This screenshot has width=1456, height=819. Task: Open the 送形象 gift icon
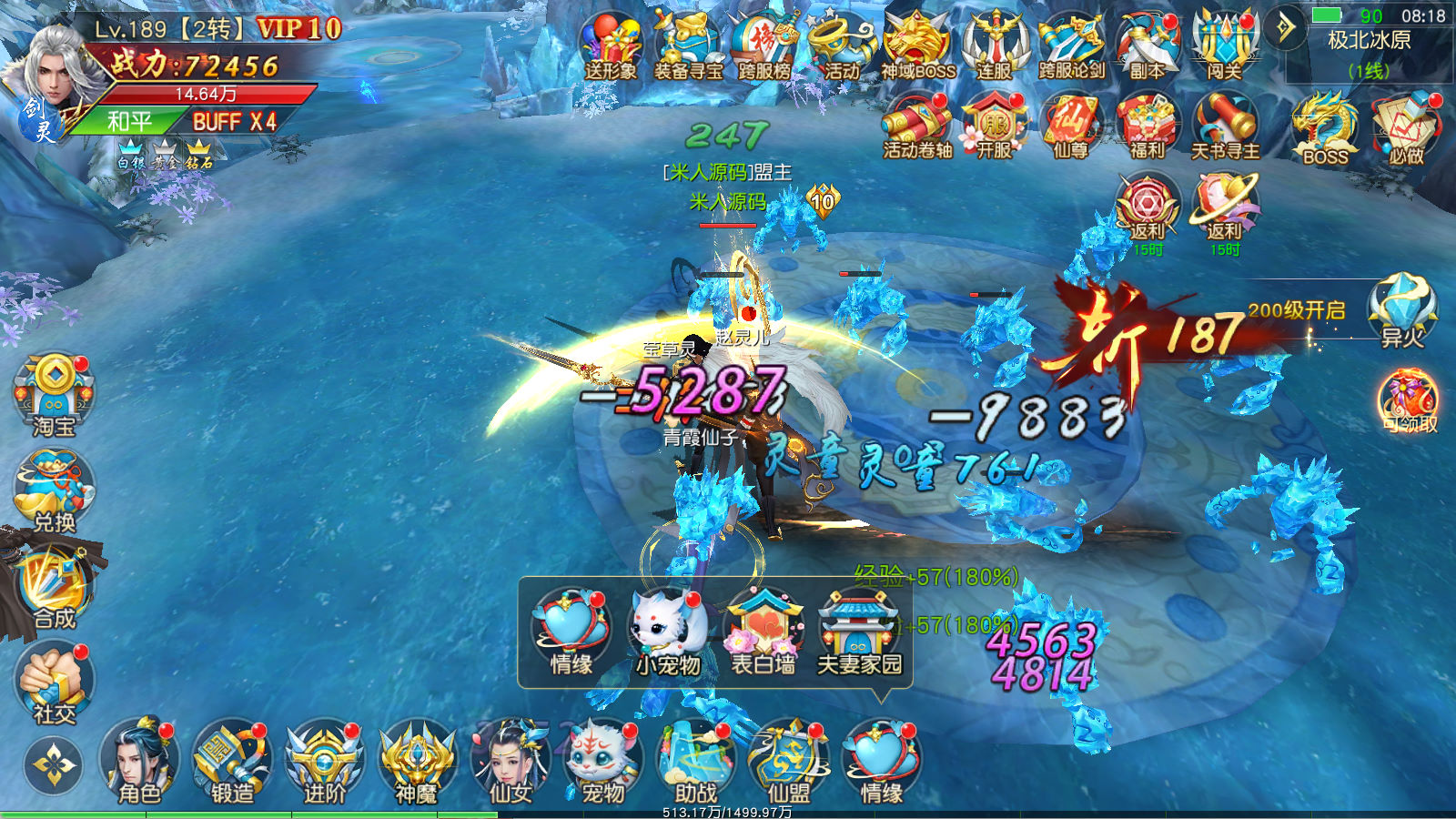(x=611, y=45)
